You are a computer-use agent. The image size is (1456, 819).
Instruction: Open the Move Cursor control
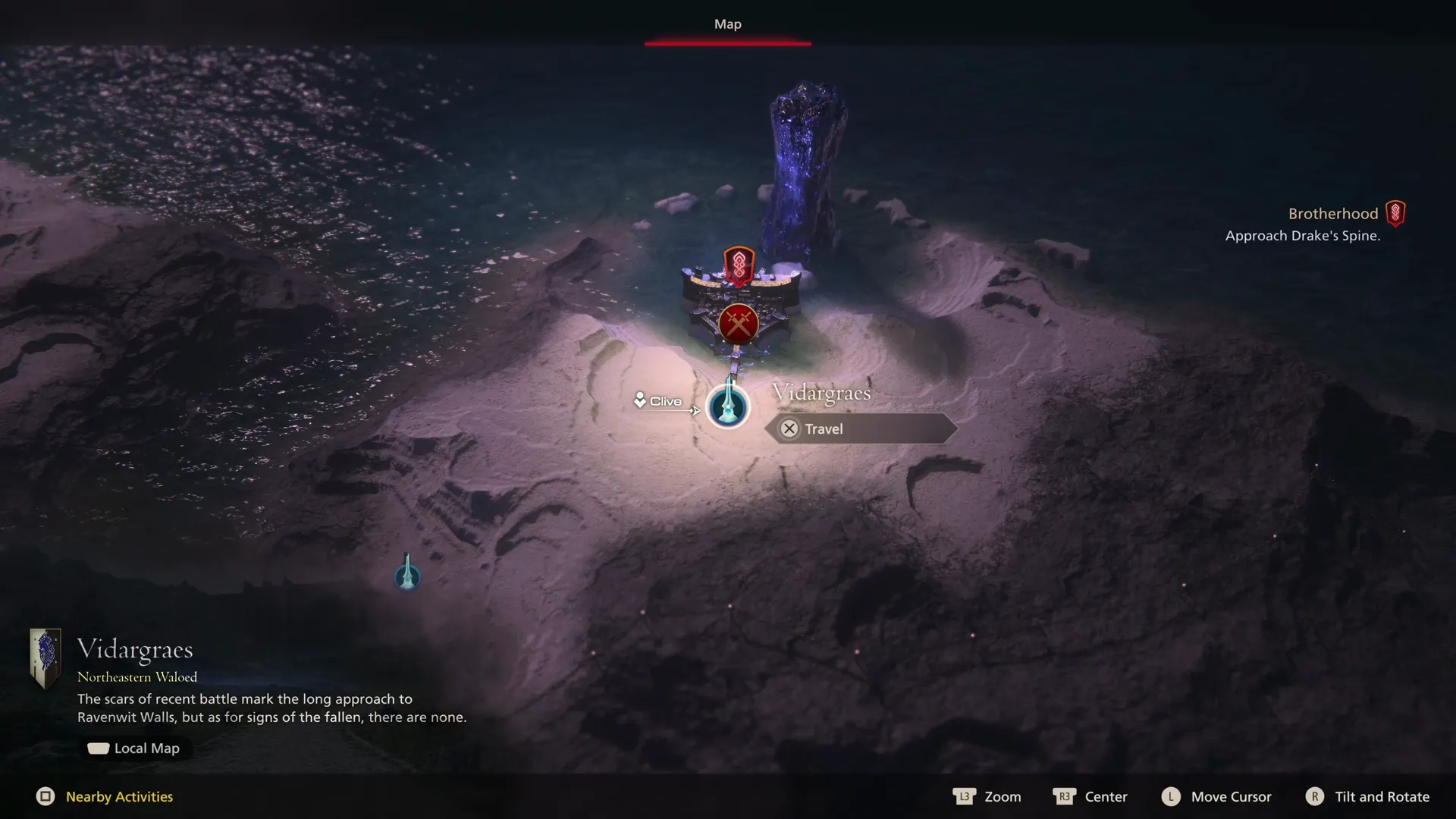[1230, 797]
